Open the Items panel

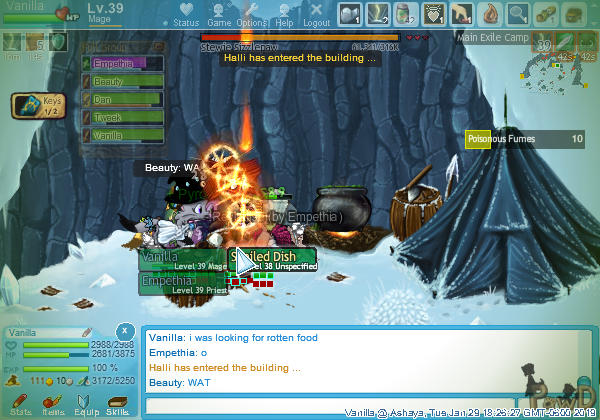click(53, 402)
